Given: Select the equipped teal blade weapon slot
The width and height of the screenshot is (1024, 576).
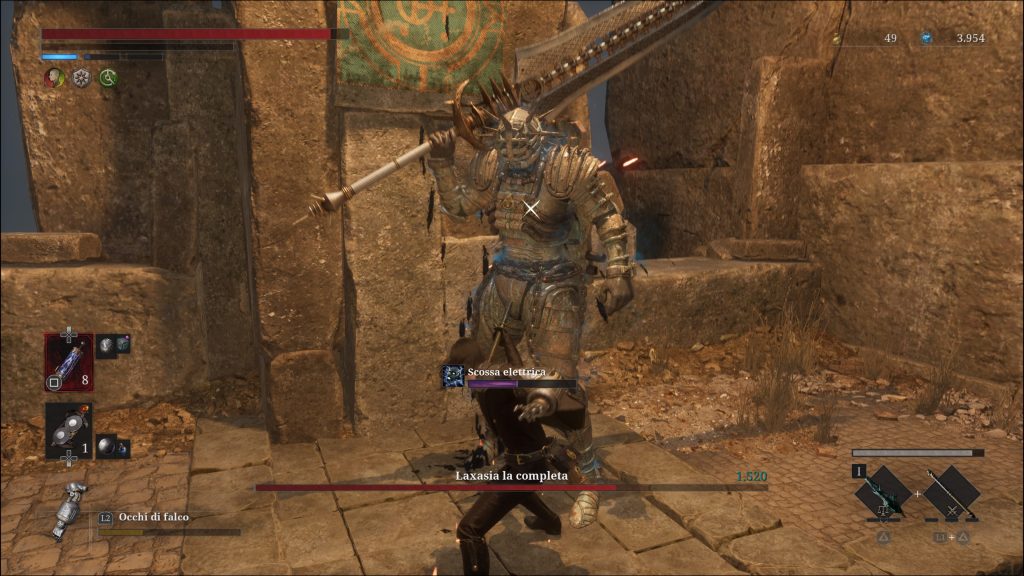Looking at the screenshot, I should point(882,493).
